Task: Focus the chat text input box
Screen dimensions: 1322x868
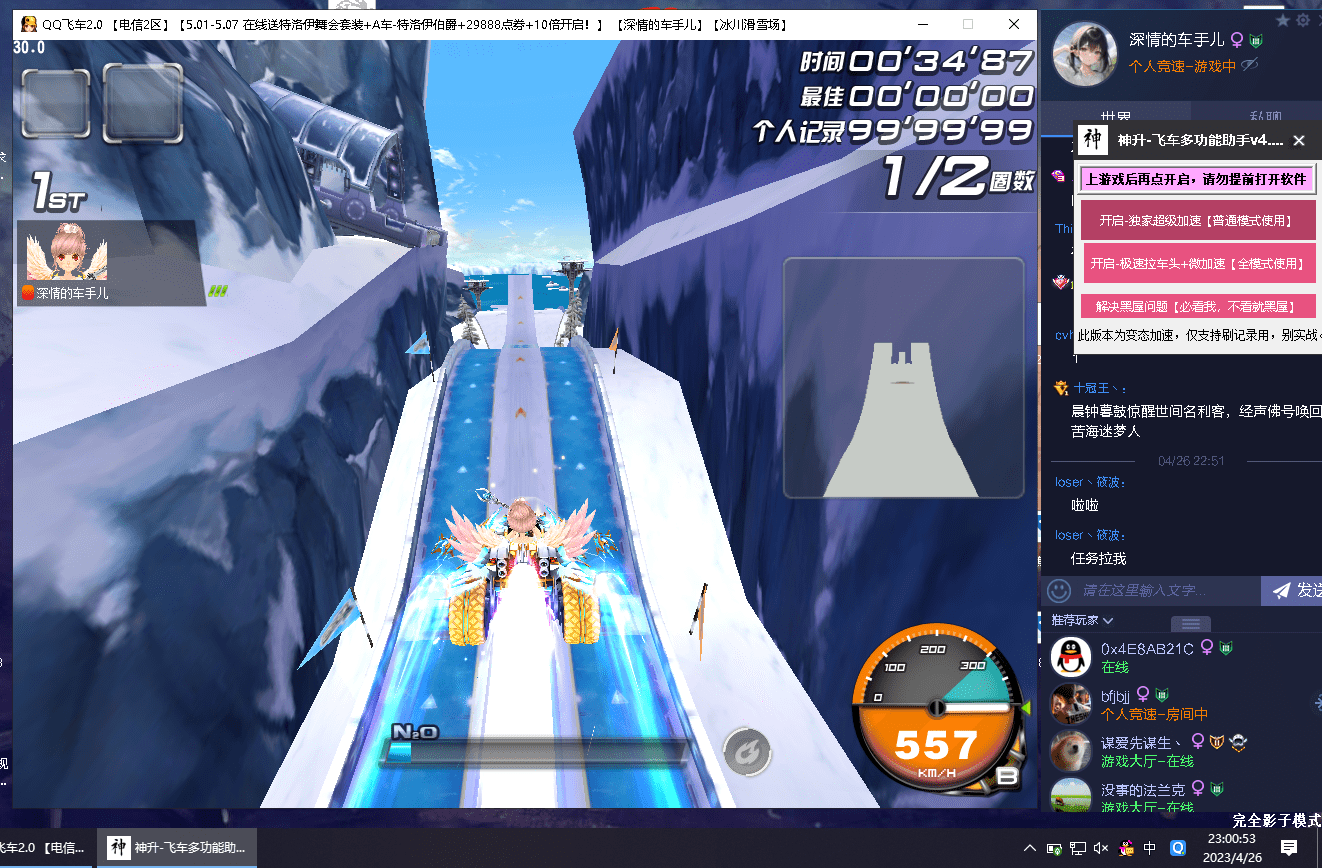Action: [x=1165, y=591]
